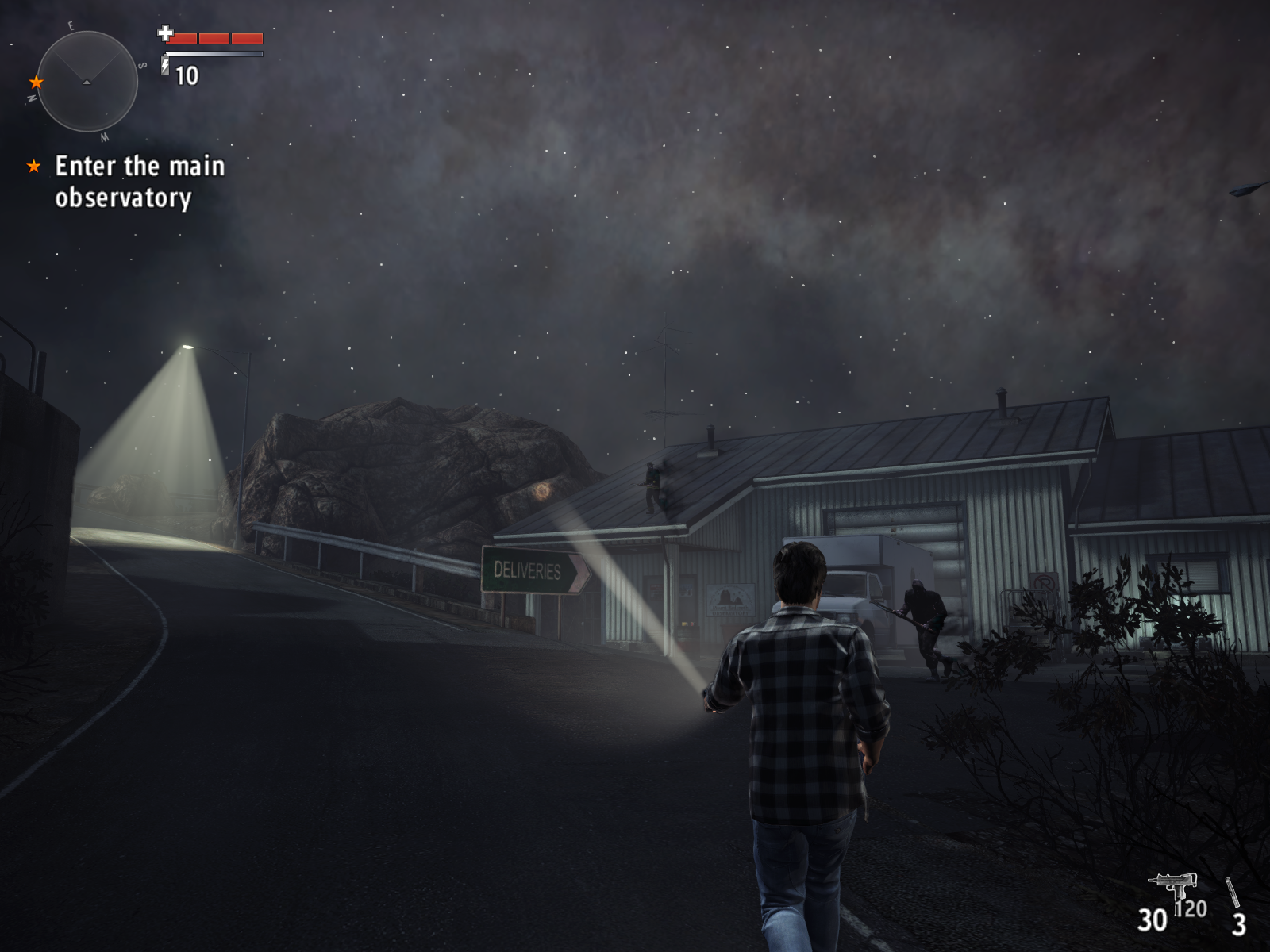This screenshot has height=952, width=1270.
Task: Click the battery icon beside the count
Action: pos(165,65)
